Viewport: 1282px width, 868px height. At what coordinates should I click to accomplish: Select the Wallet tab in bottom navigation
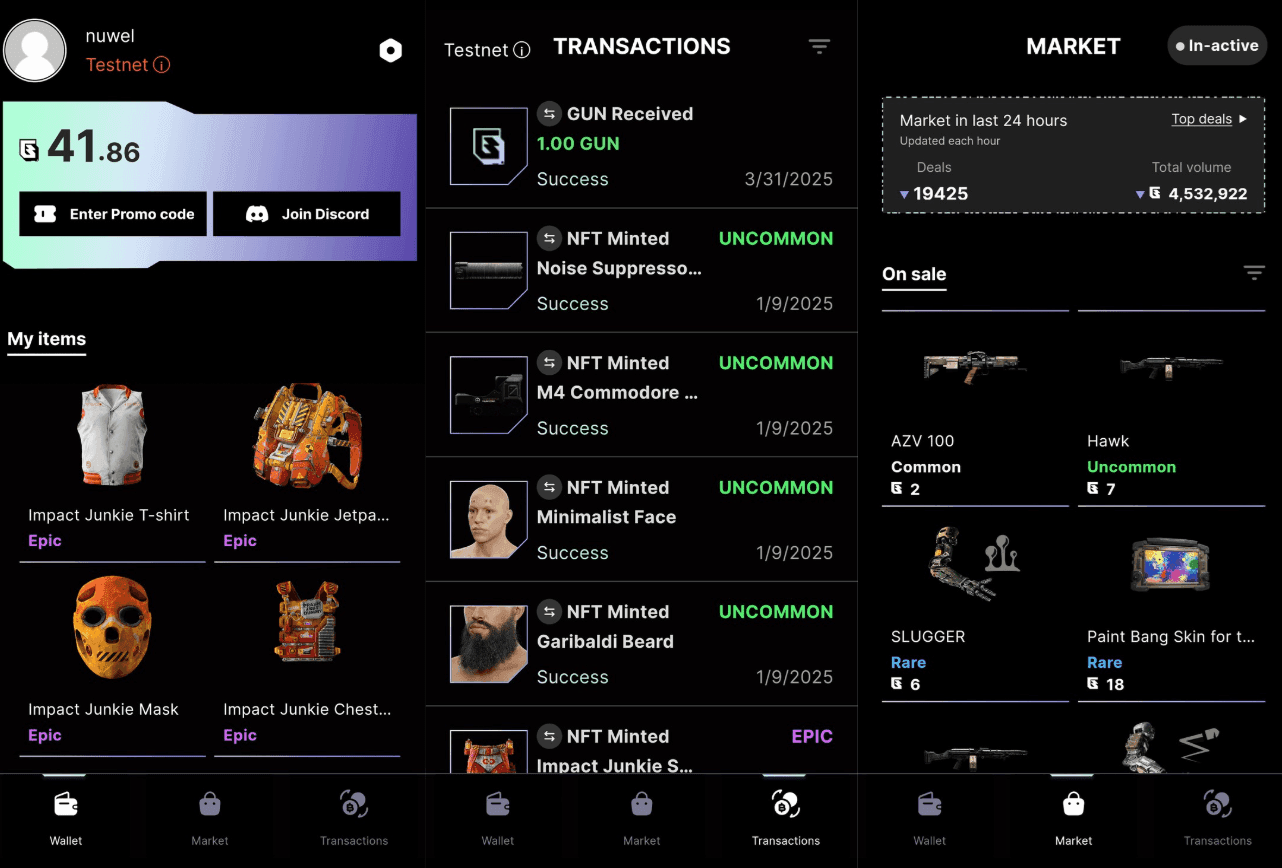pos(65,815)
